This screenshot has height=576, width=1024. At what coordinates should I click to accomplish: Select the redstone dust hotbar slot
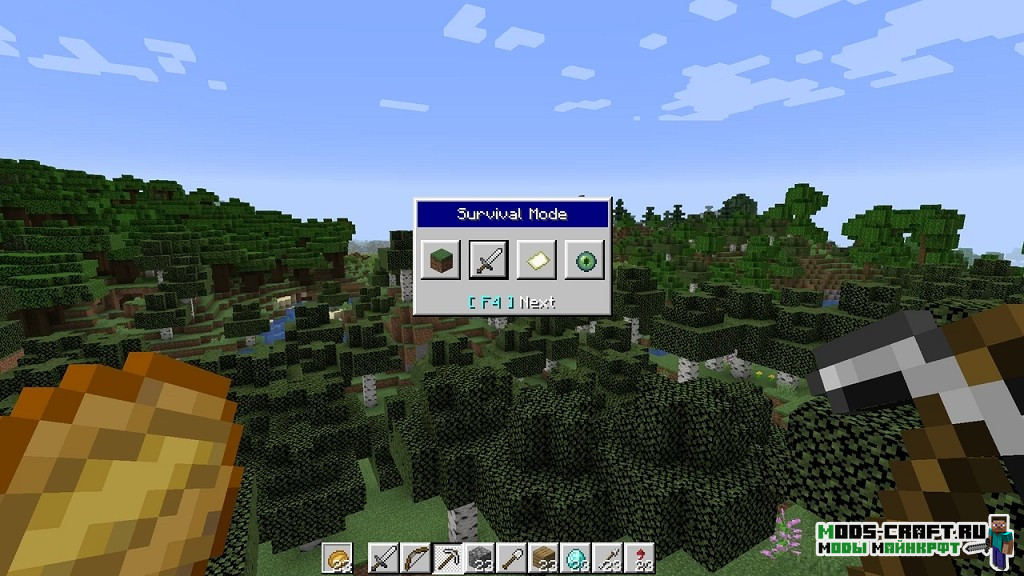tap(638, 559)
